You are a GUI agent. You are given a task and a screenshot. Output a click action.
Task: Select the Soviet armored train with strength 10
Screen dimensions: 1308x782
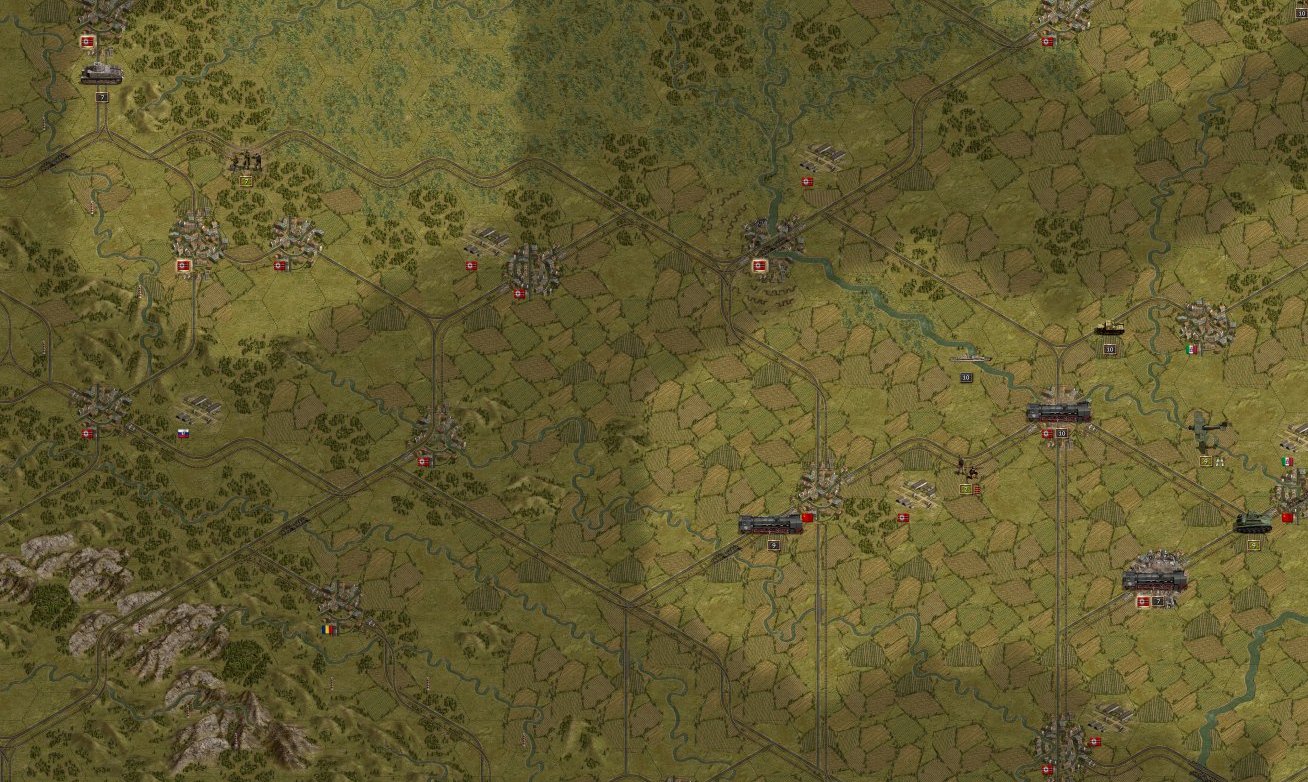click(1057, 412)
